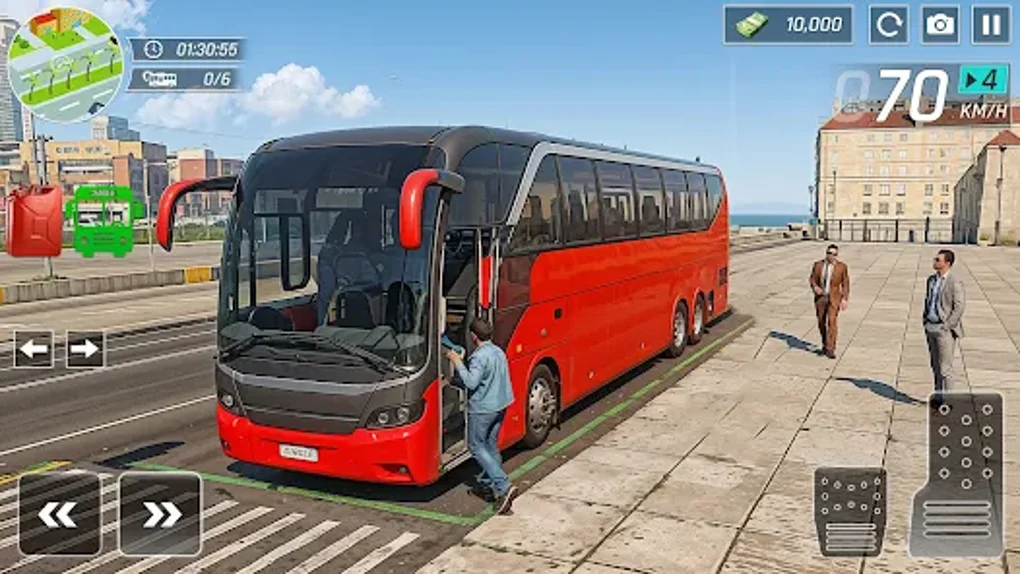Click the 10,000 cash balance
Screen dimensions: 1020x574
(788, 25)
